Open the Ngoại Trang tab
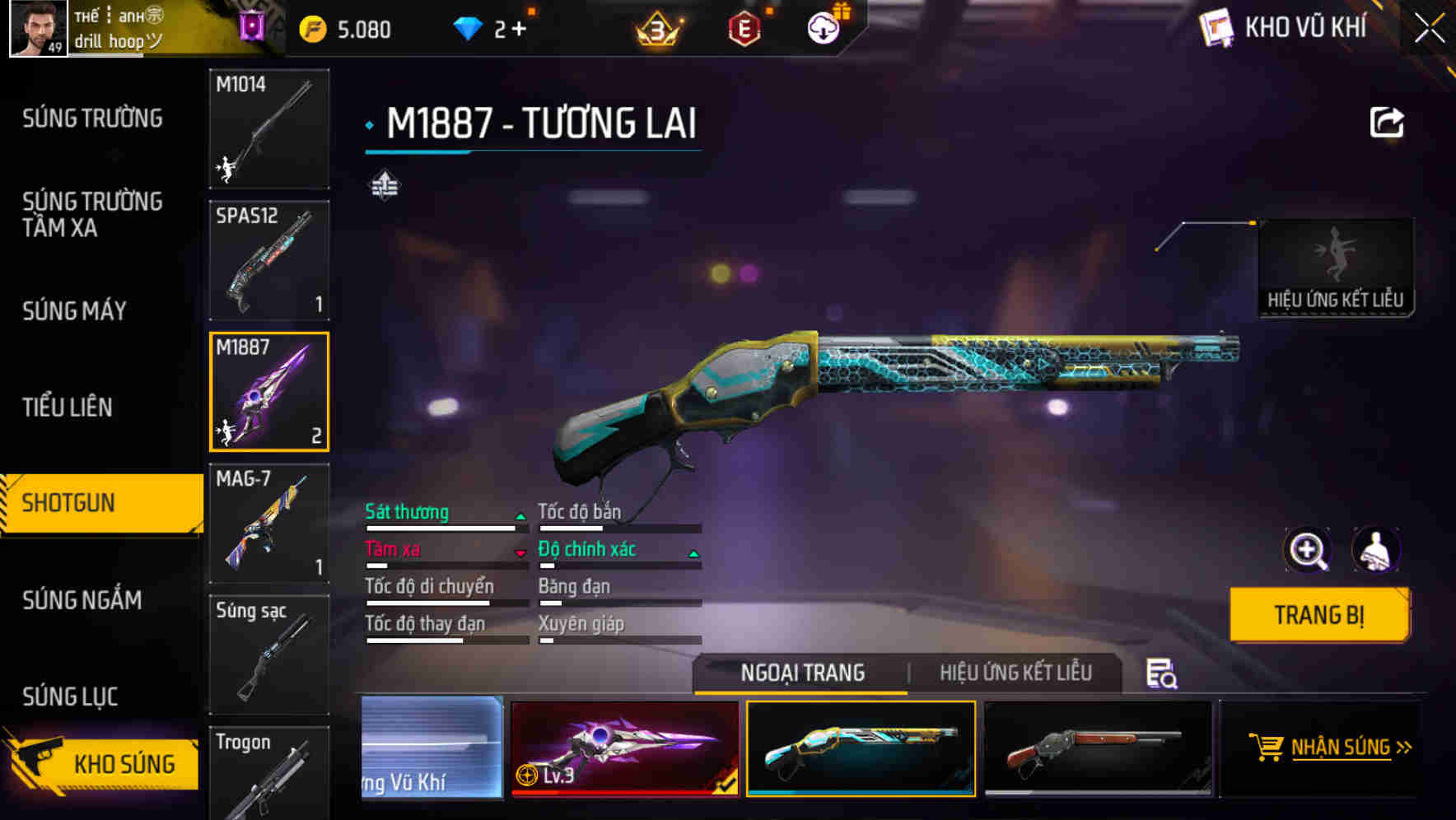This screenshot has height=820, width=1456. coord(802,673)
